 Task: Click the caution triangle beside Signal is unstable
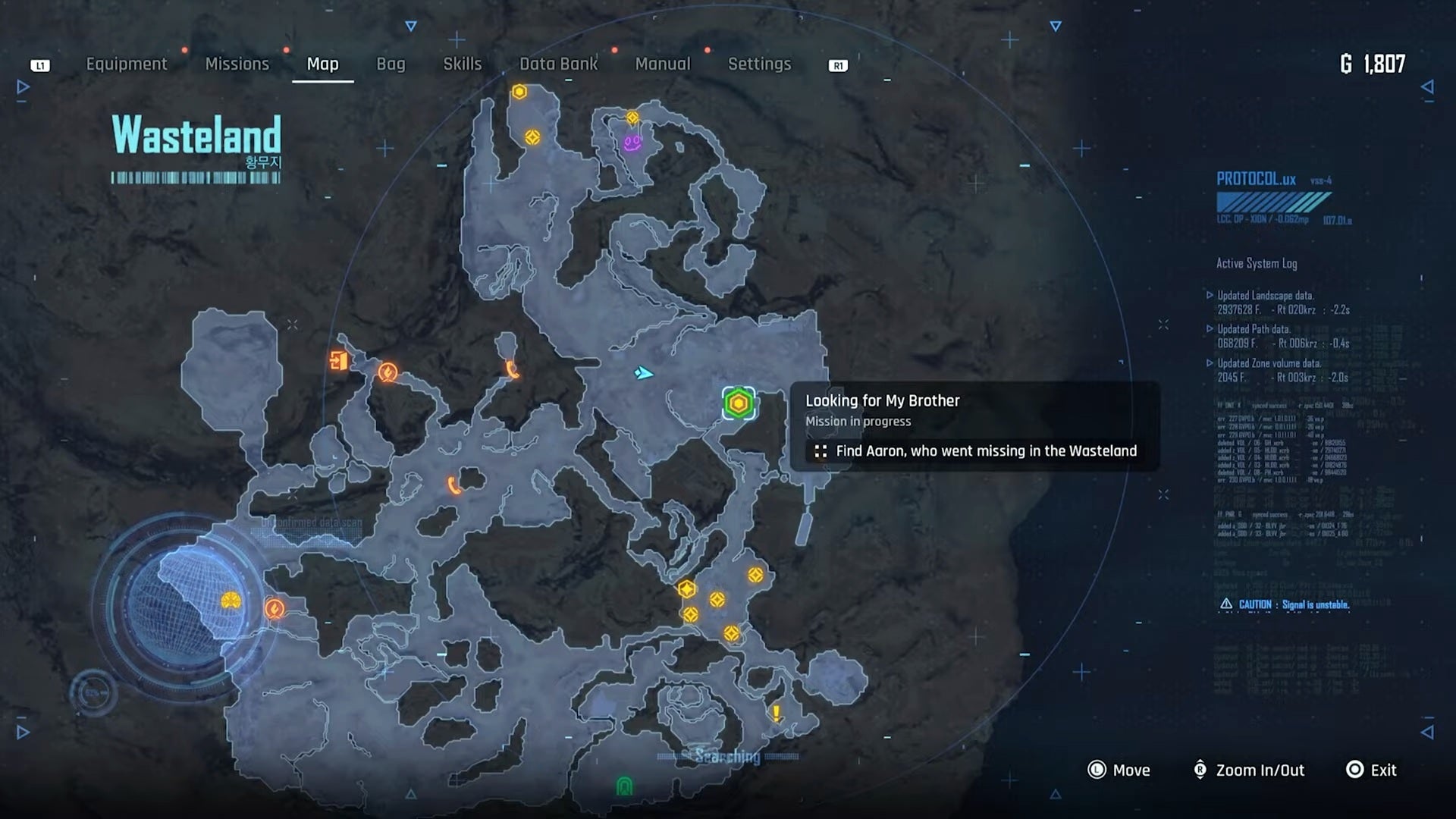click(1226, 602)
